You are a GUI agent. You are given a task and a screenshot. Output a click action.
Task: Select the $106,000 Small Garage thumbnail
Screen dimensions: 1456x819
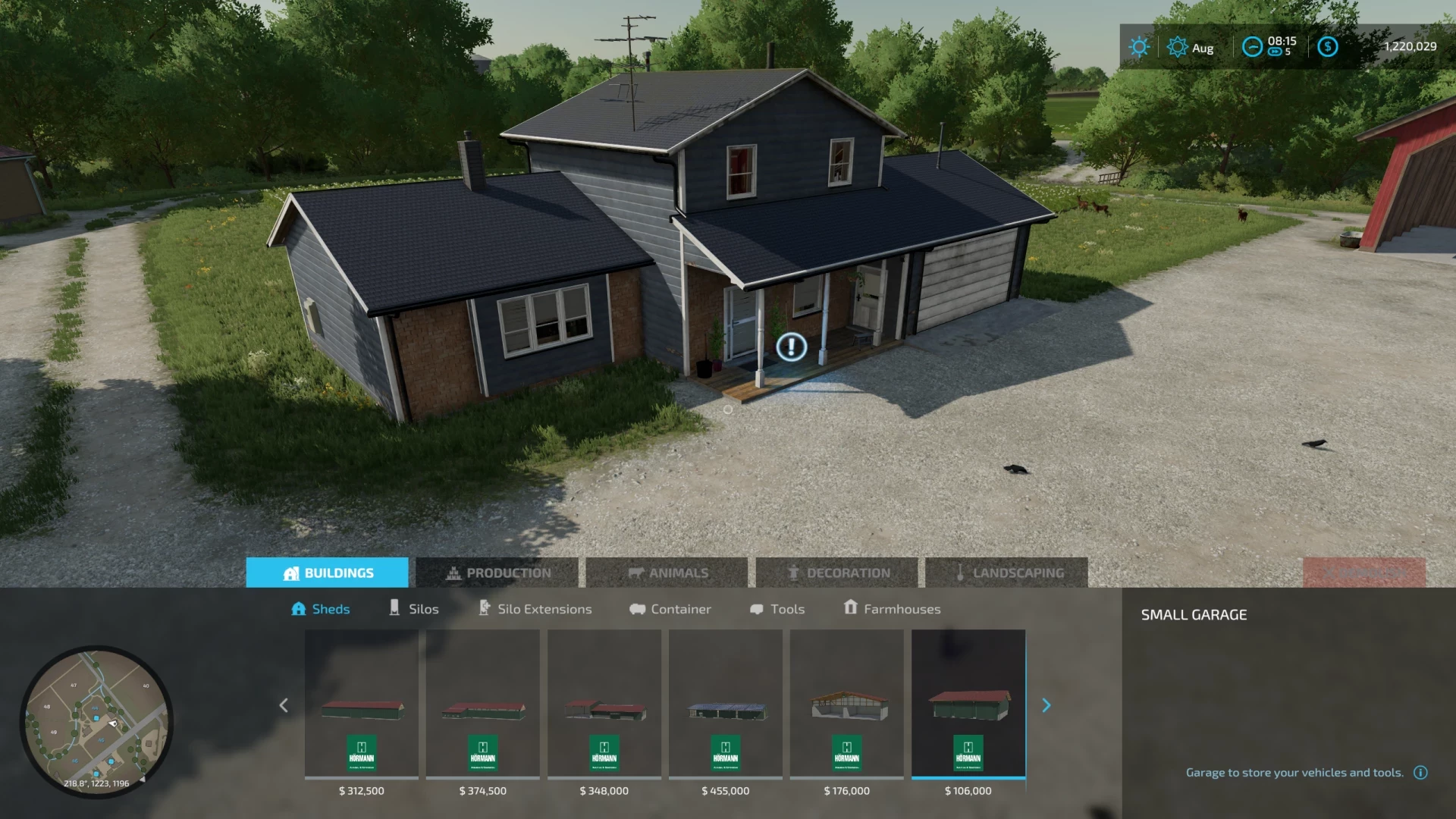[x=969, y=705]
